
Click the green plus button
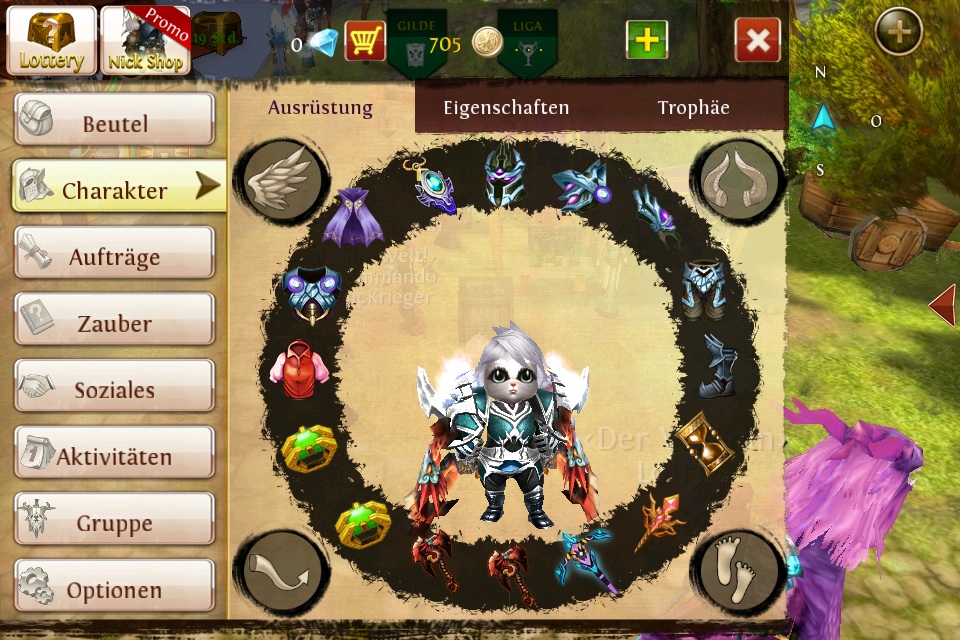tap(647, 41)
